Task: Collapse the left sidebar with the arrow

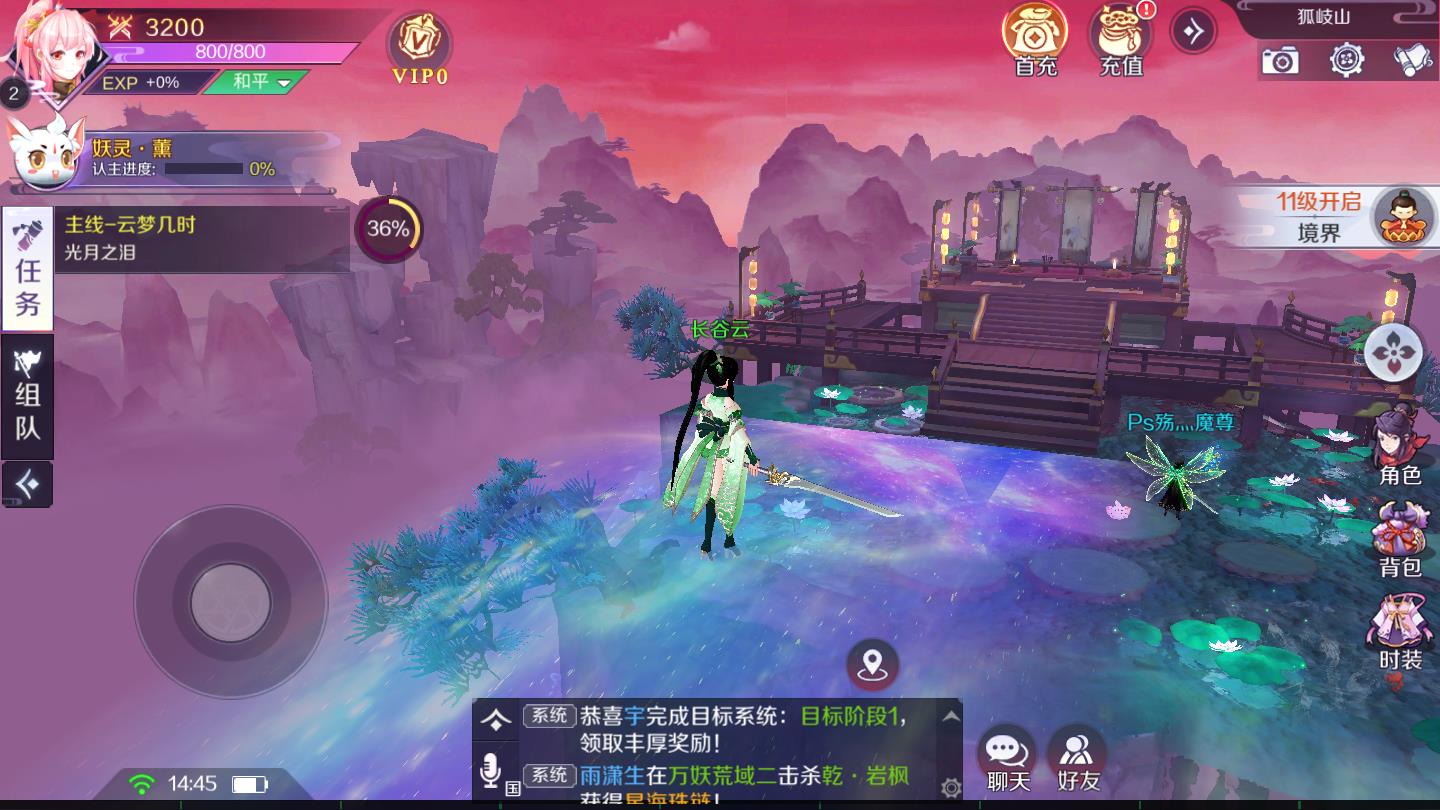Action: [25, 482]
